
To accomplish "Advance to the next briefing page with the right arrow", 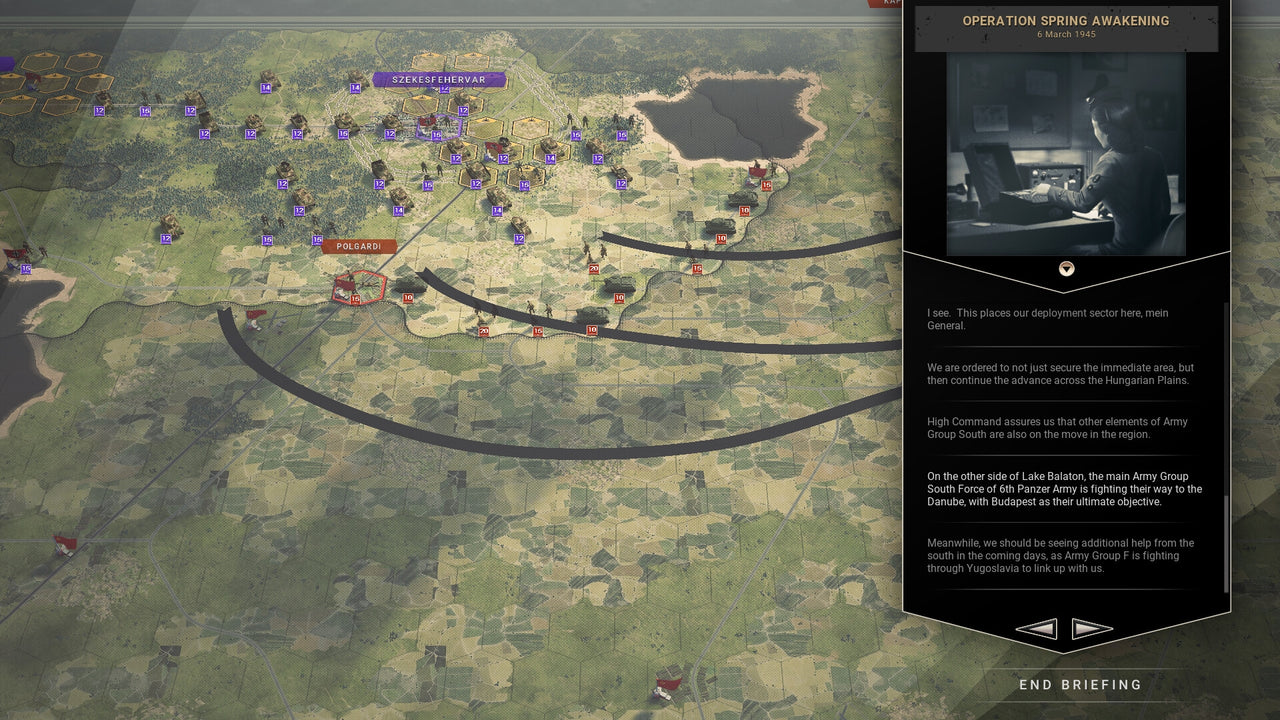I will click(x=1092, y=628).
